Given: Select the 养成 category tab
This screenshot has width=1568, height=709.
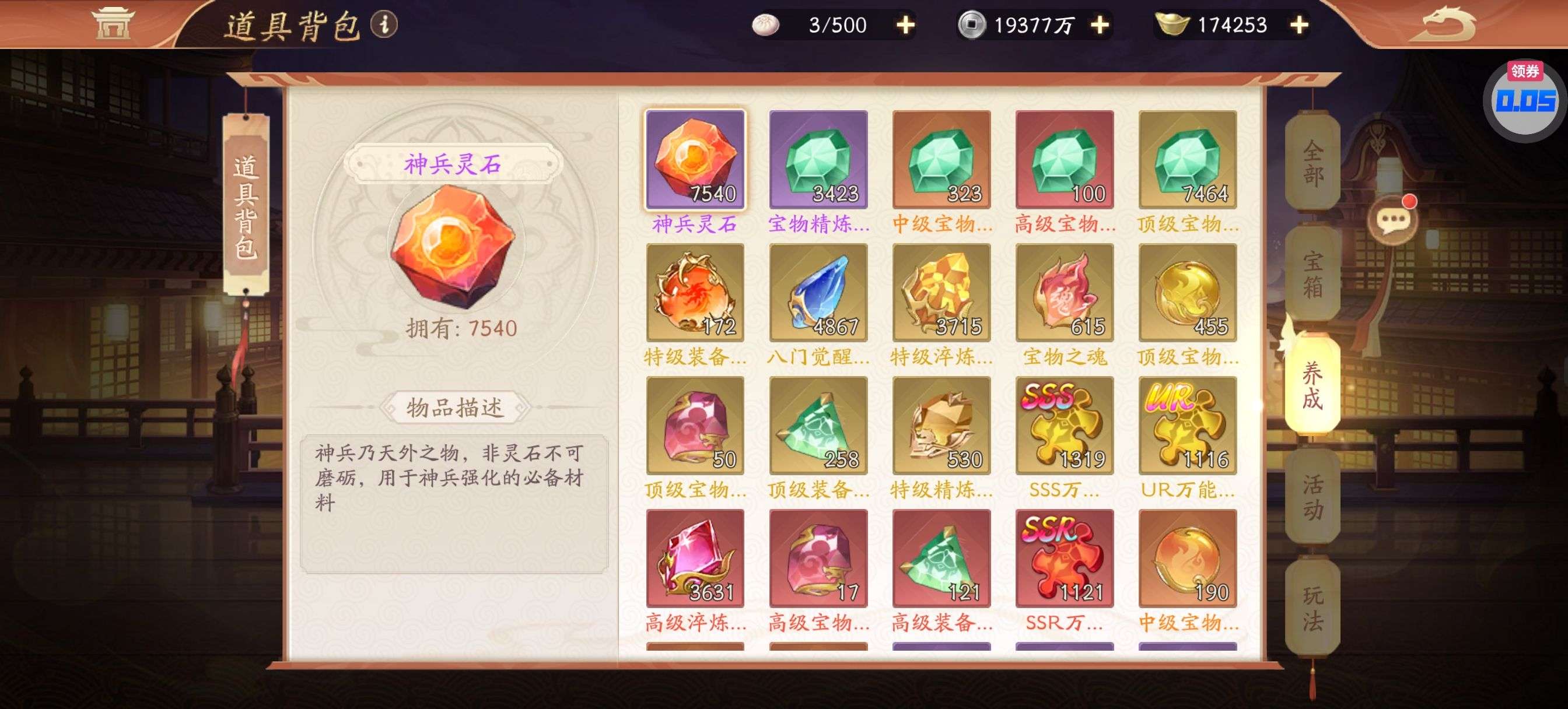Looking at the screenshot, I should click(x=1312, y=385).
